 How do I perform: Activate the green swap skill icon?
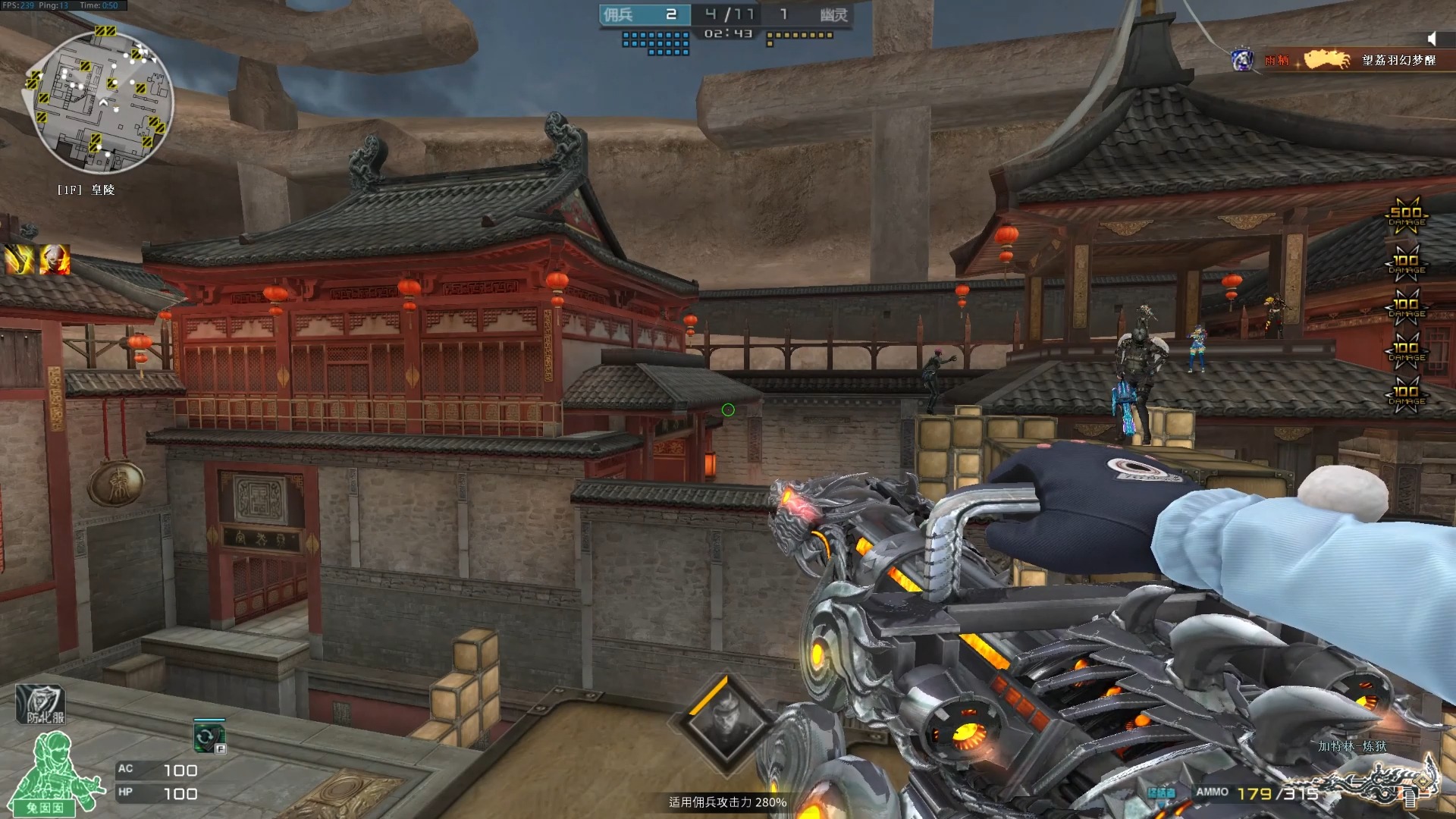[209, 737]
